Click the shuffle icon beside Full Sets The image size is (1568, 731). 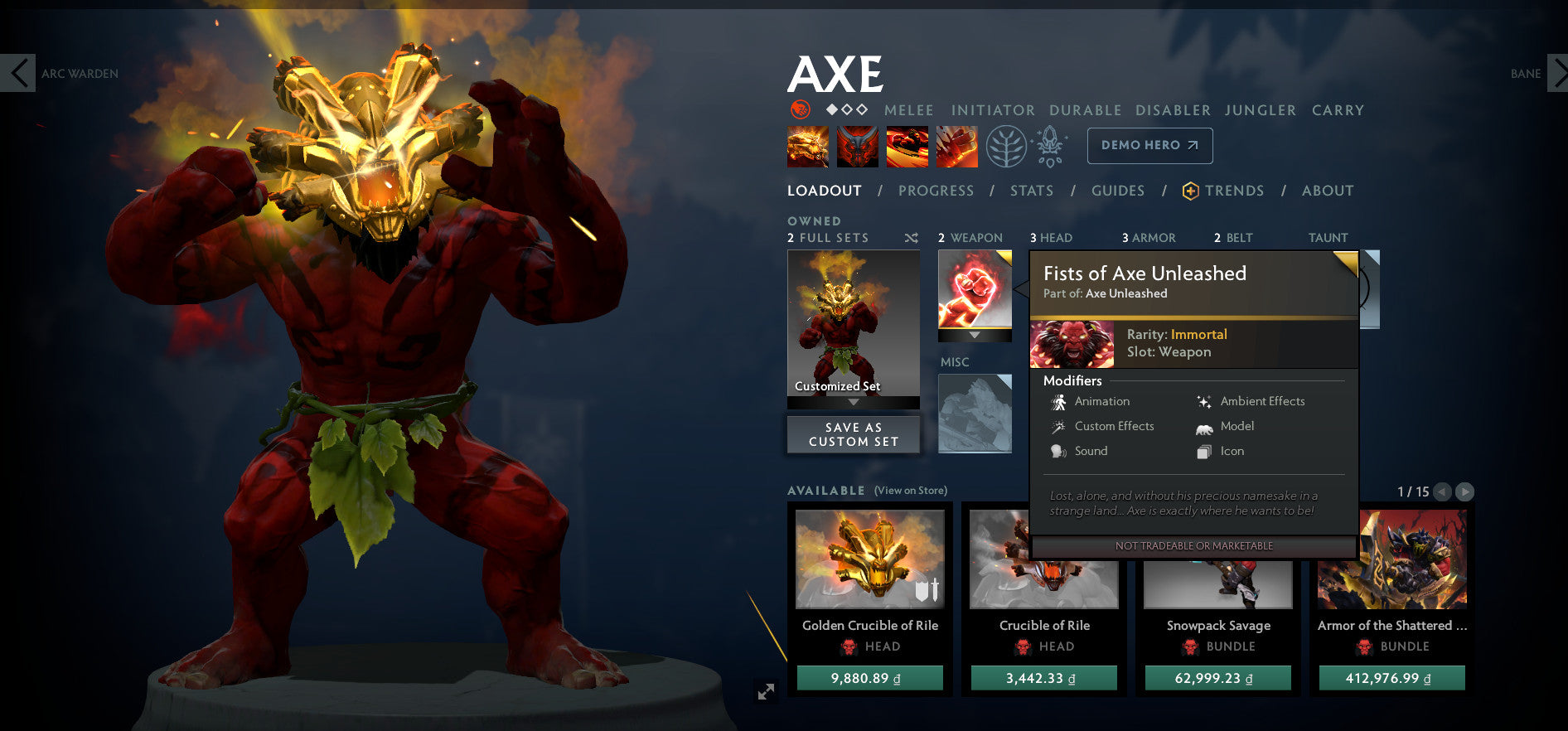911,238
